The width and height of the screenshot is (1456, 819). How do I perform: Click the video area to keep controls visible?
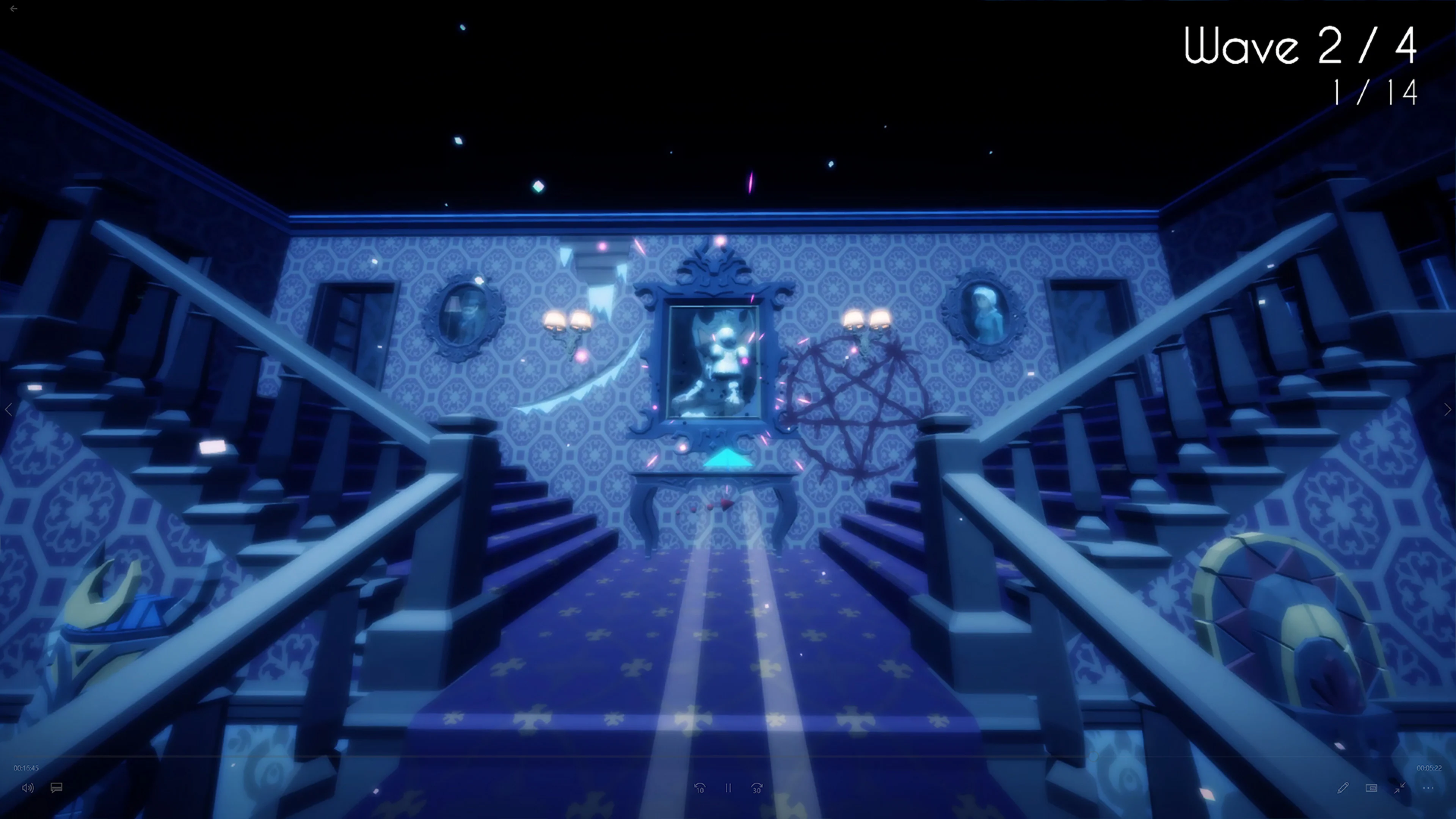click(x=728, y=395)
